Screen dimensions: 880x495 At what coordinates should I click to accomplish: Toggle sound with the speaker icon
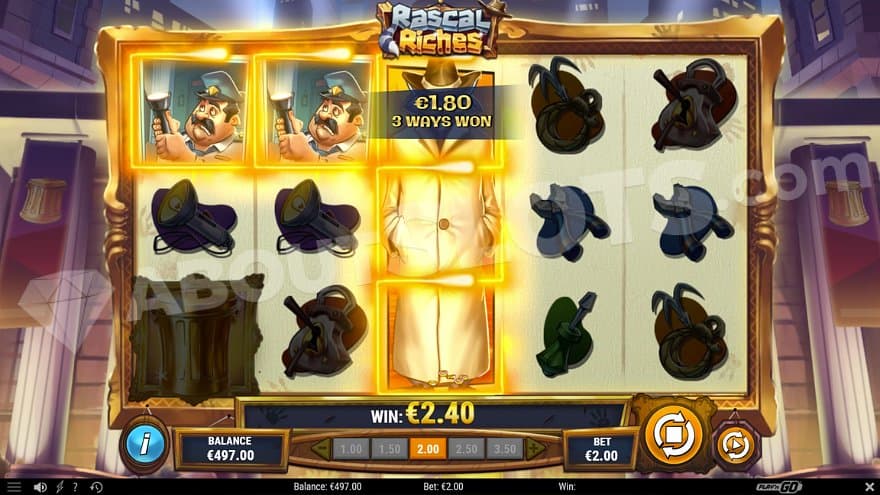click(40, 487)
